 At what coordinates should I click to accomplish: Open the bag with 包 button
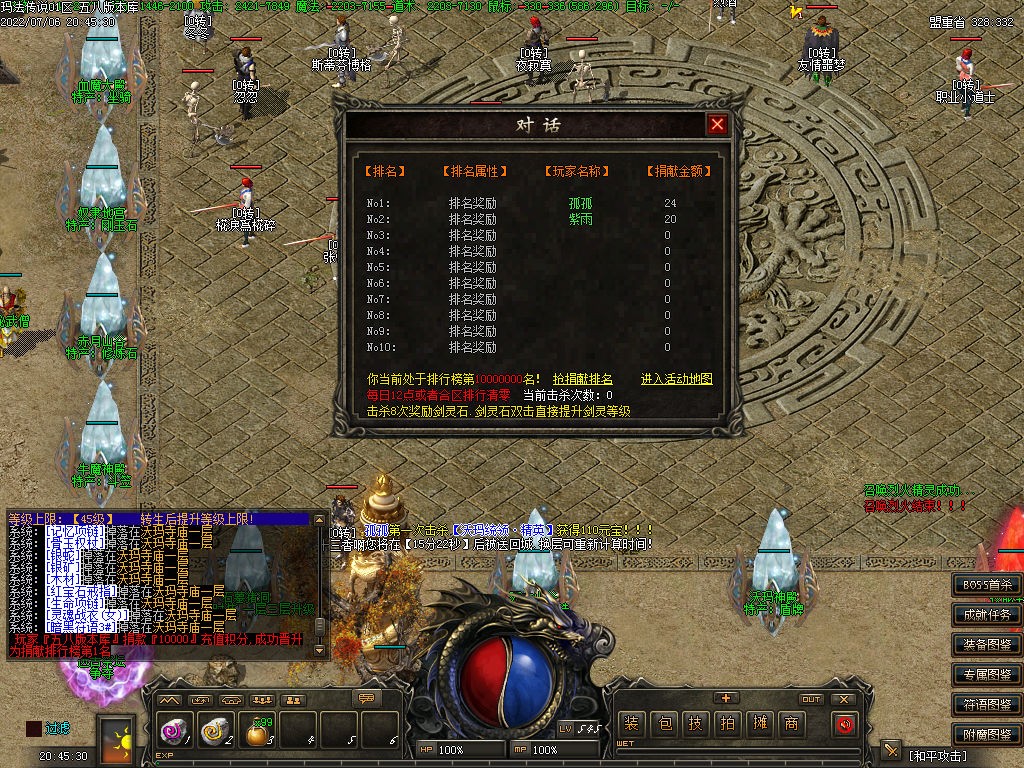(663, 723)
